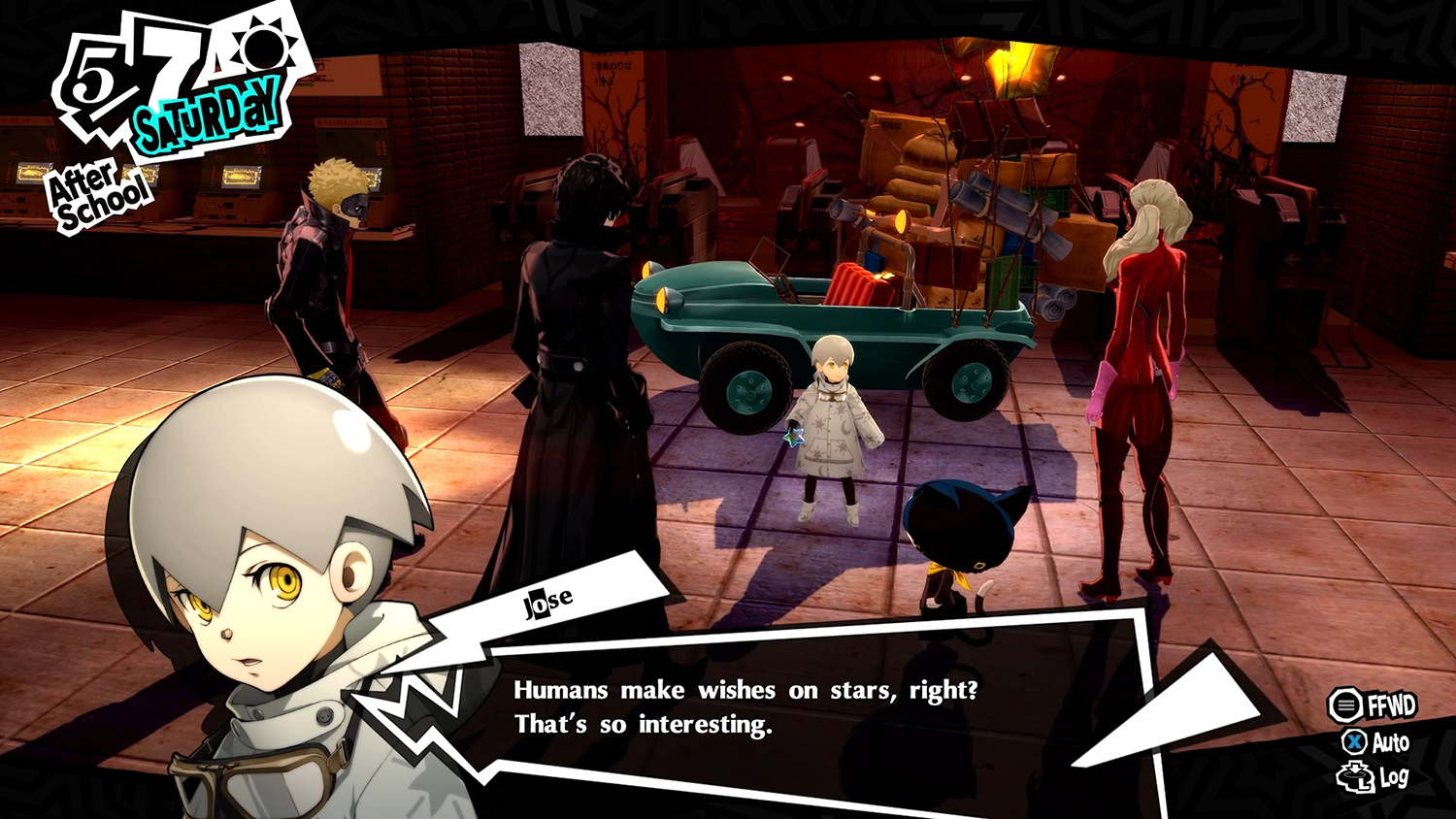Select the Jose name tag banner
The width and height of the screenshot is (1456, 819).
tap(548, 600)
